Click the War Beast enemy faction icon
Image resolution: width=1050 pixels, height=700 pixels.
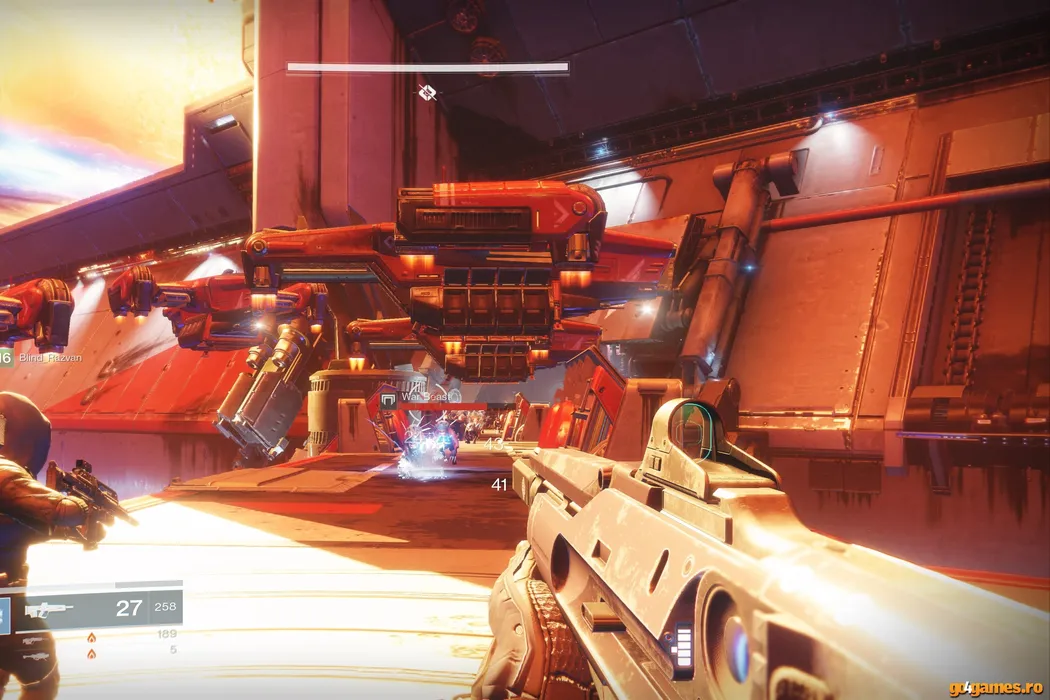[388, 398]
